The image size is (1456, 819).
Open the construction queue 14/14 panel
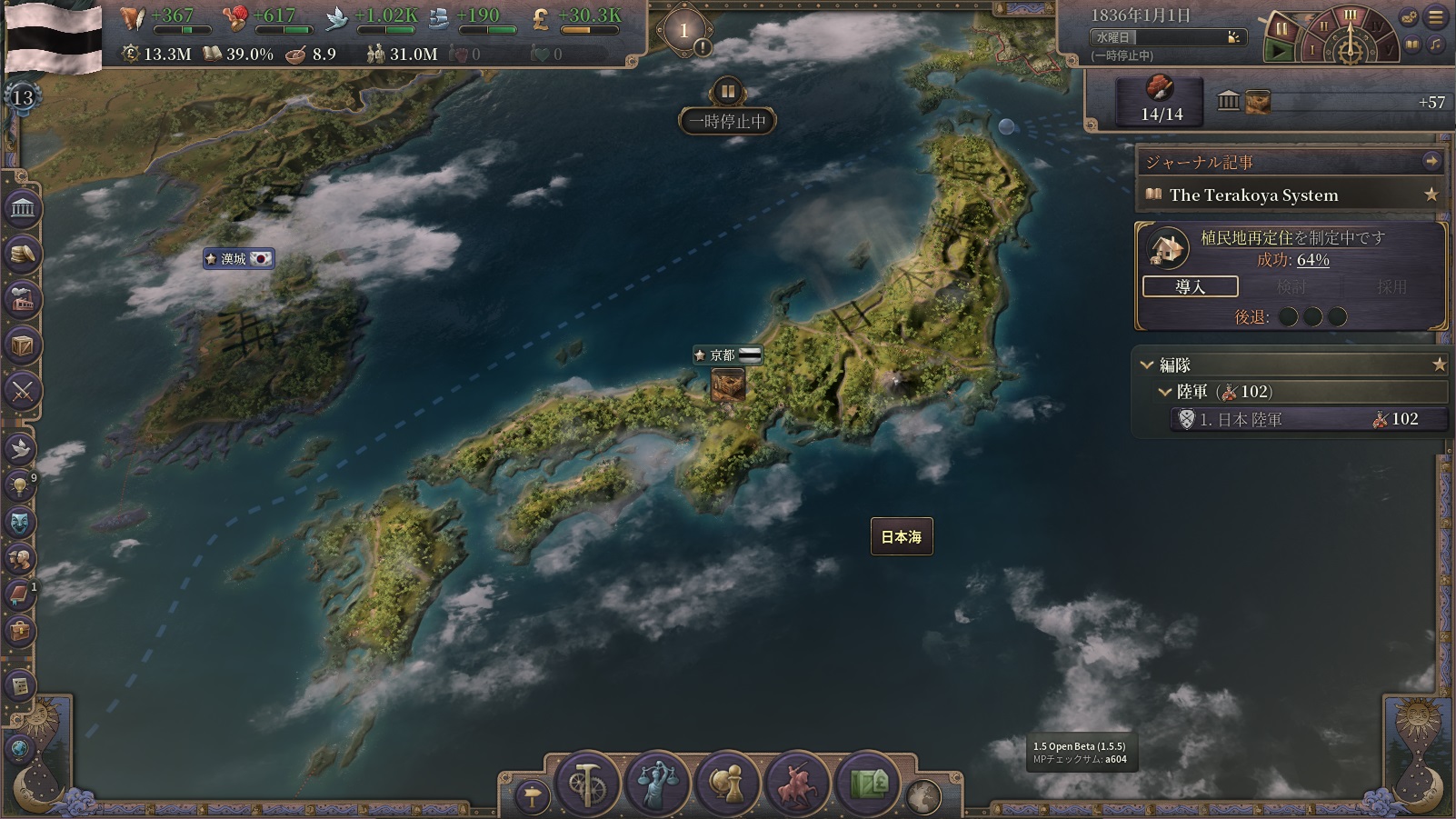pyautogui.click(x=1161, y=101)
